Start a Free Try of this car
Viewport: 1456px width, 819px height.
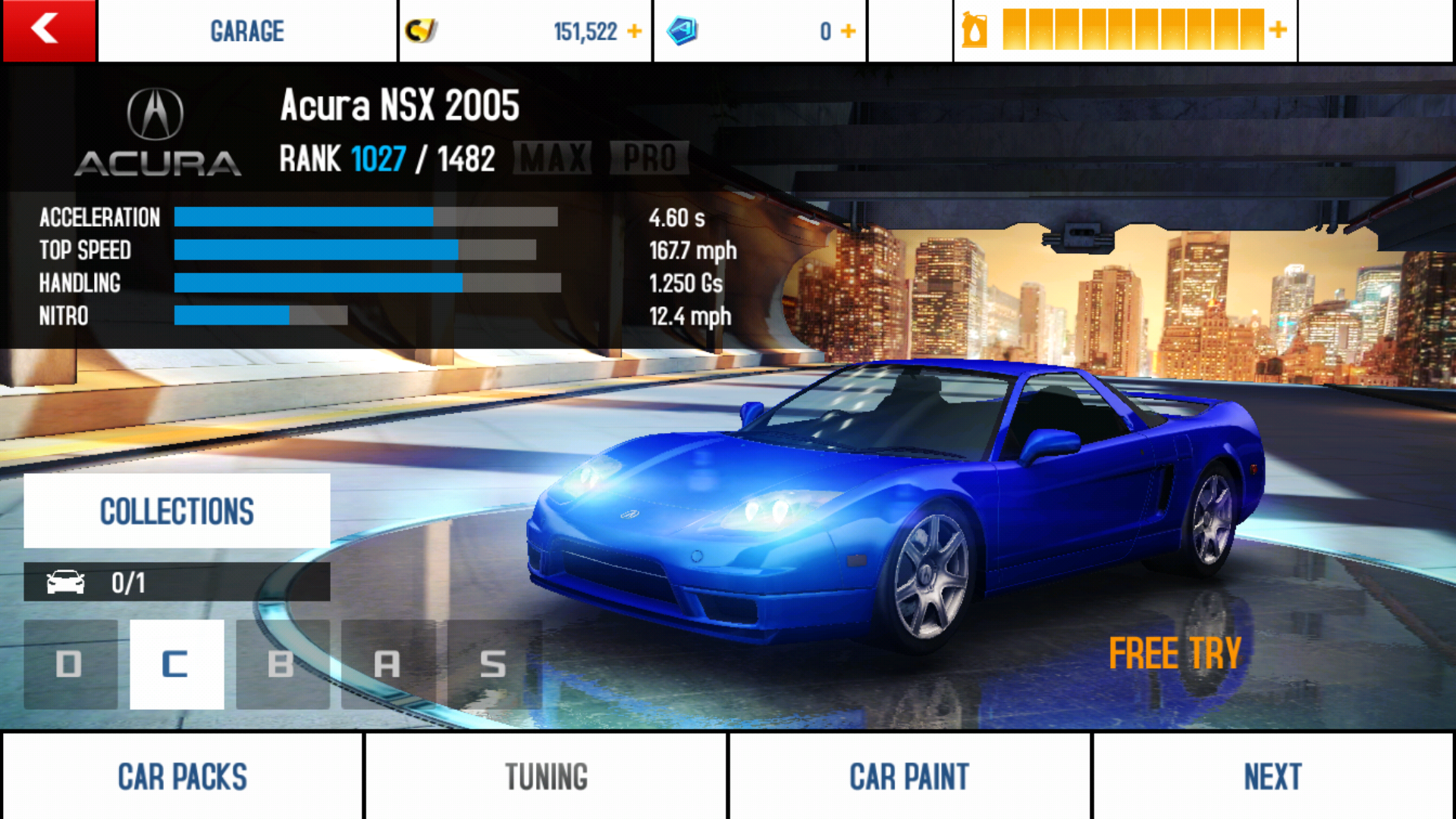[x=1175, y=653]
